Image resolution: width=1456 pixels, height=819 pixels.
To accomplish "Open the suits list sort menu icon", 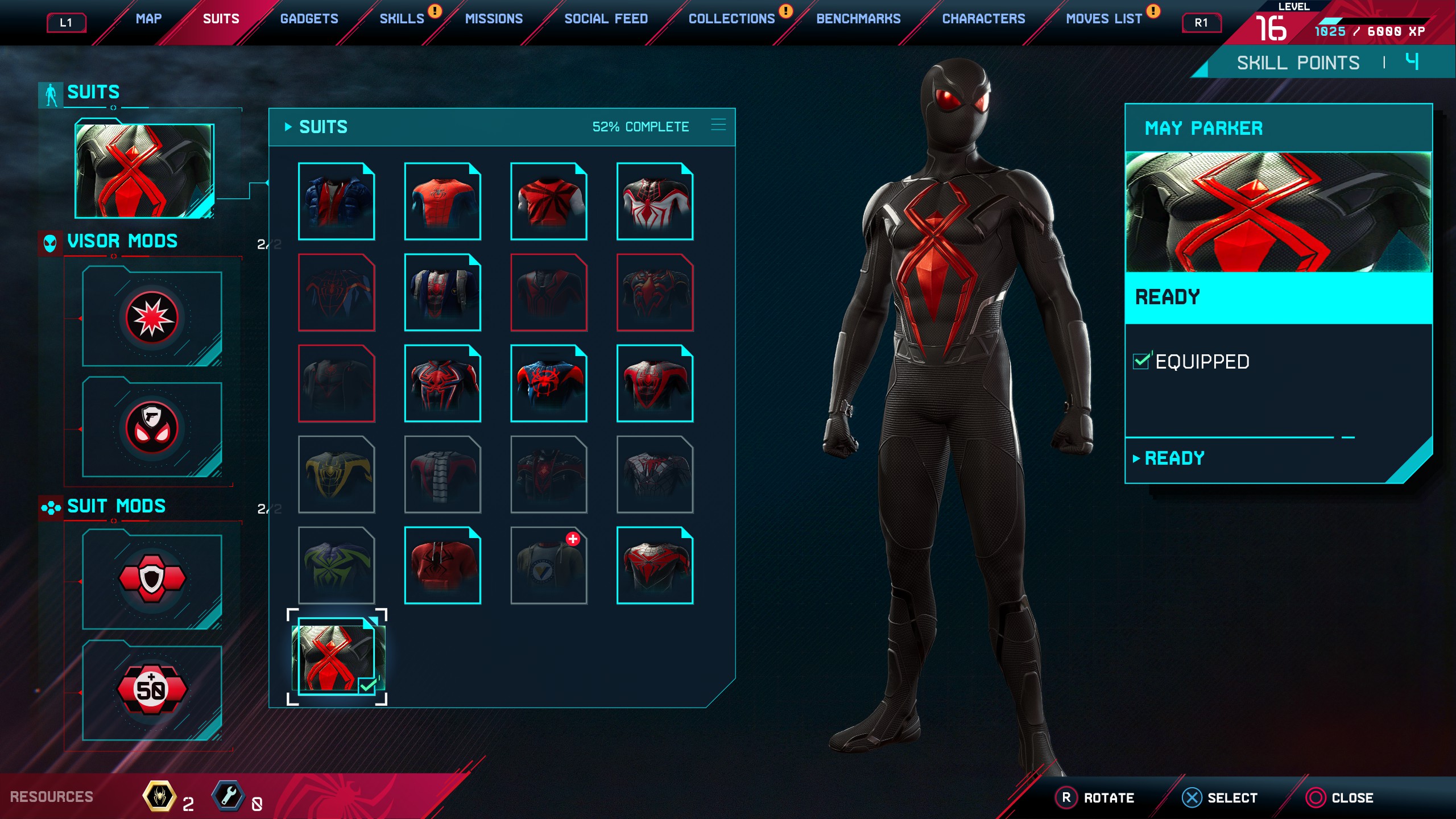I will pyautogui.click(x=718, y=126).
